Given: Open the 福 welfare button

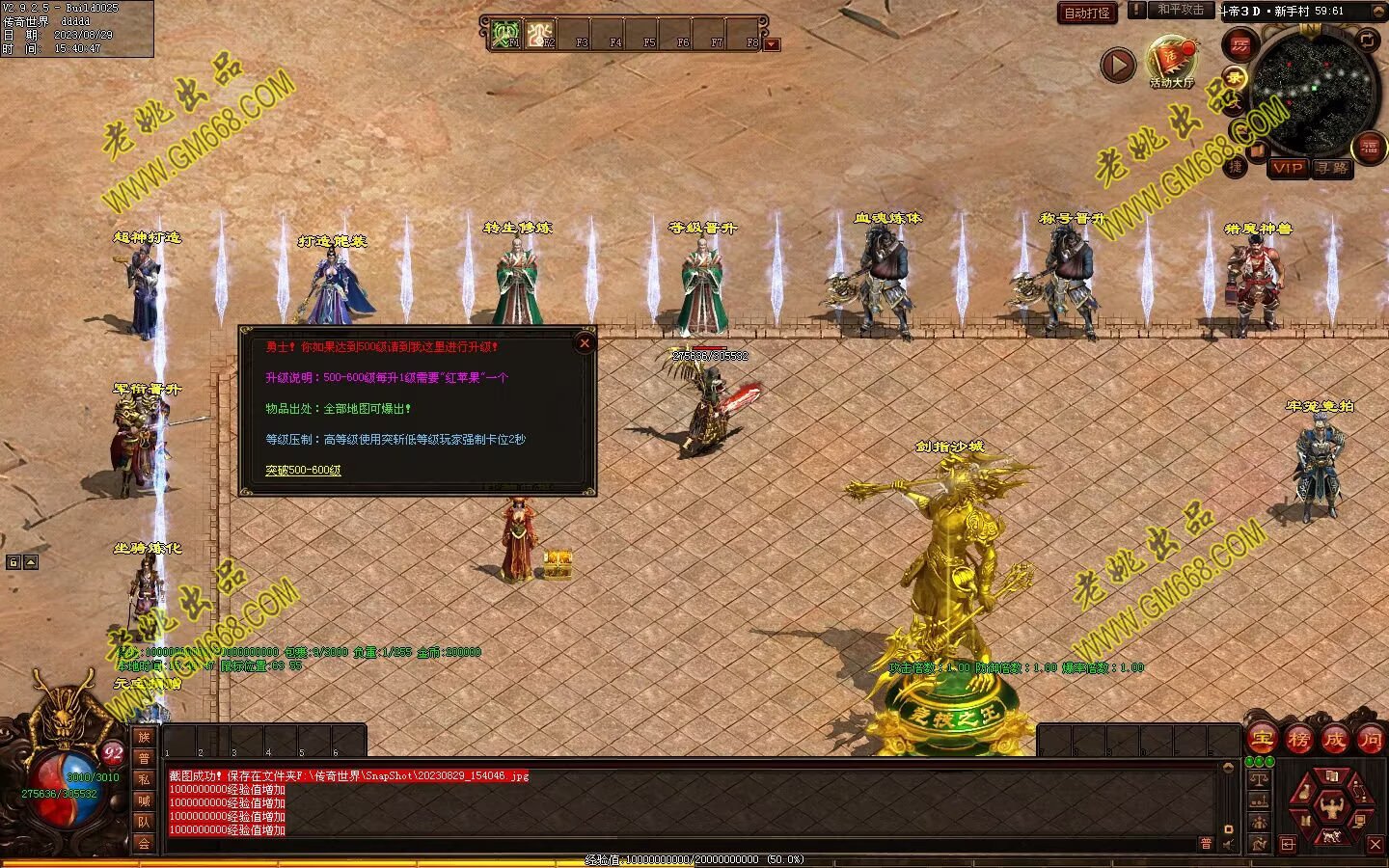Looking at the screenshot, I should 1369,148.
